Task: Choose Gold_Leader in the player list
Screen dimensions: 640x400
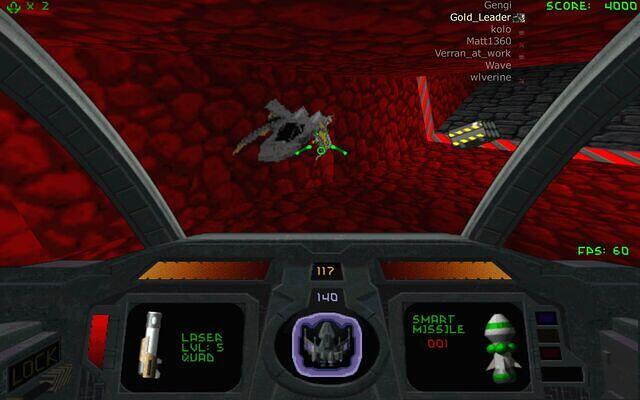Action: coord(481,18)
